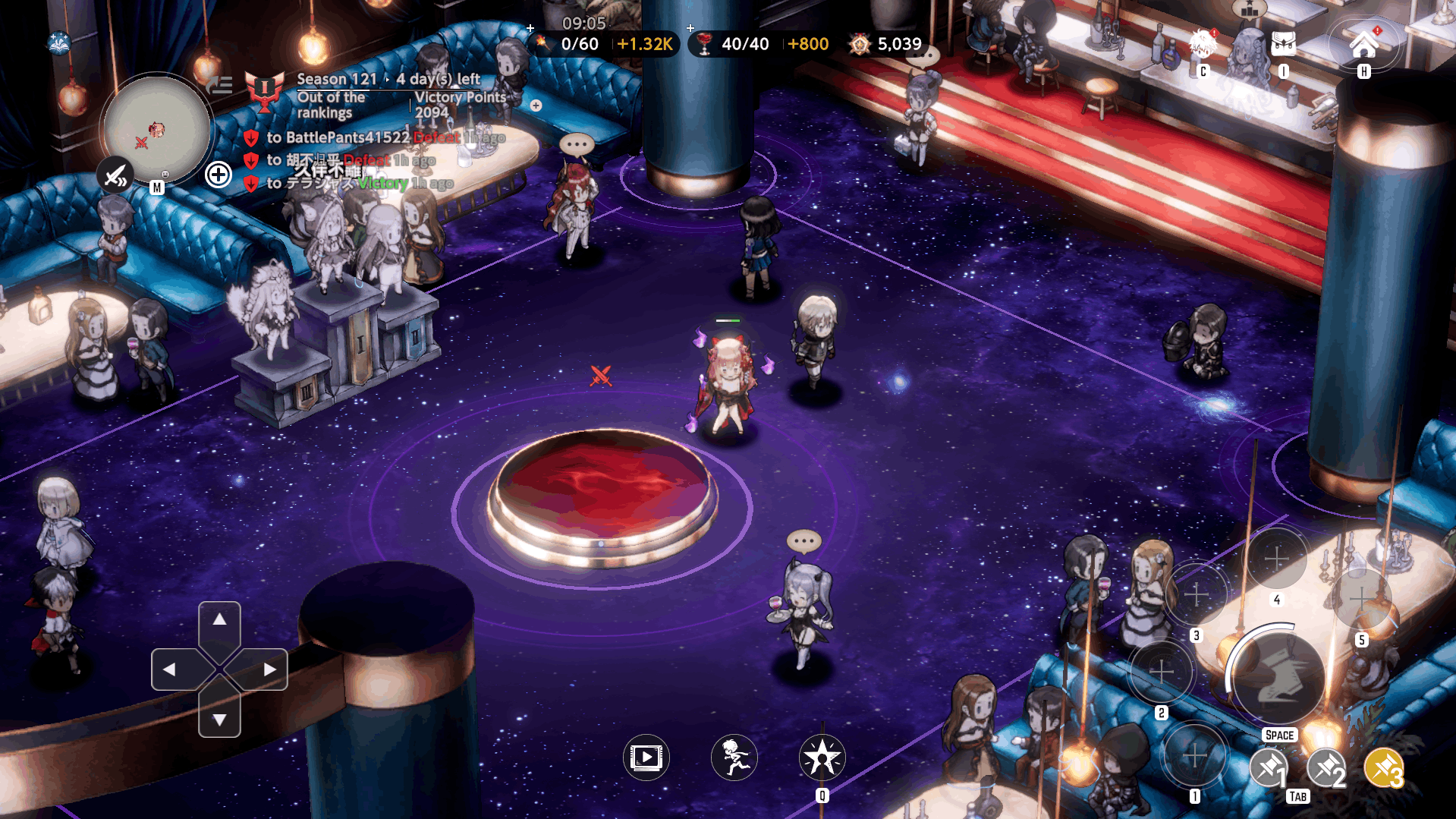
Task: Open the blue book icon at top-left
Action: point(59,43)
